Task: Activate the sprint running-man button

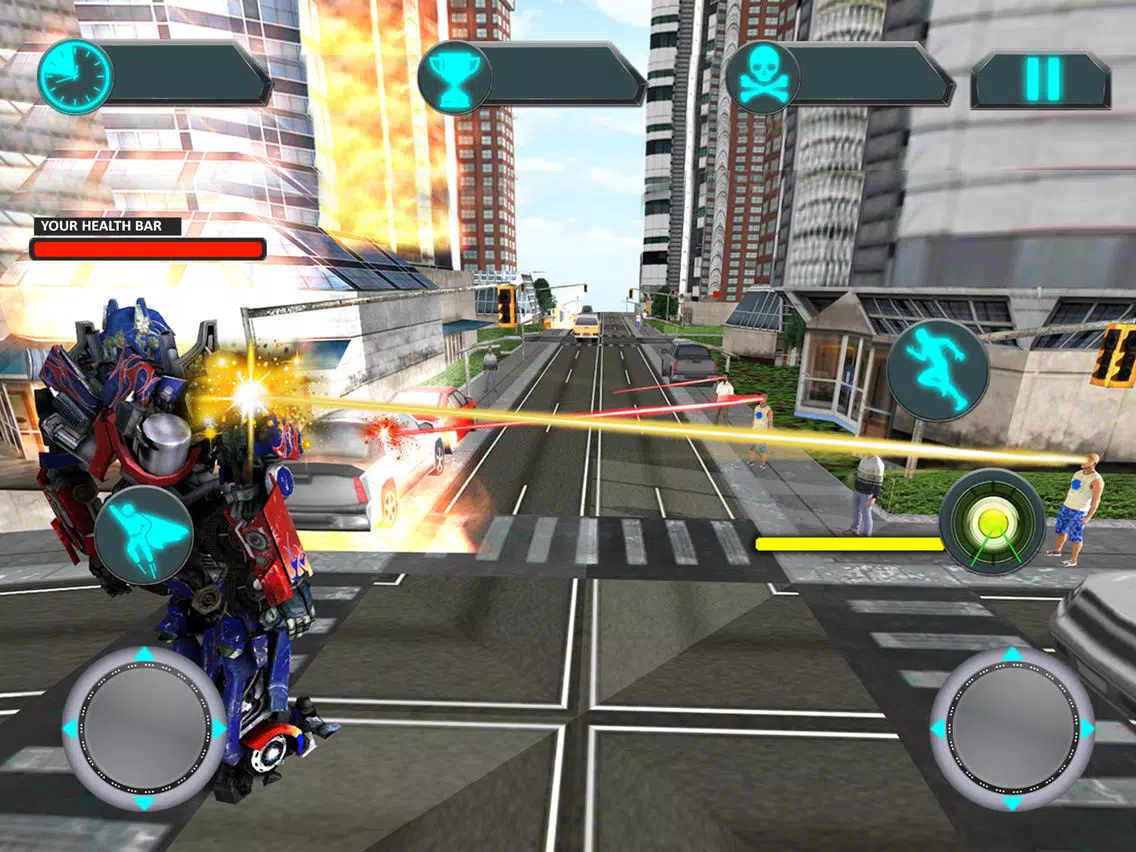Action: (938, 371)
